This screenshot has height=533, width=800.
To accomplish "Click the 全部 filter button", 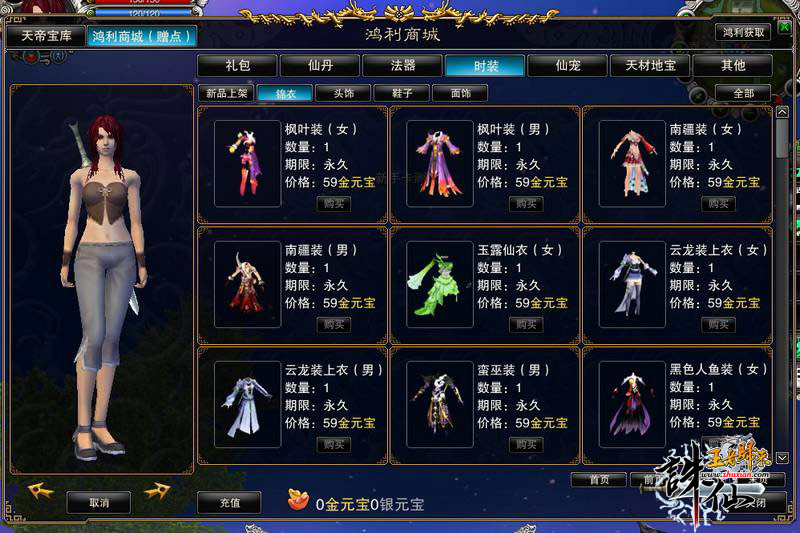I will coord(743,93).
